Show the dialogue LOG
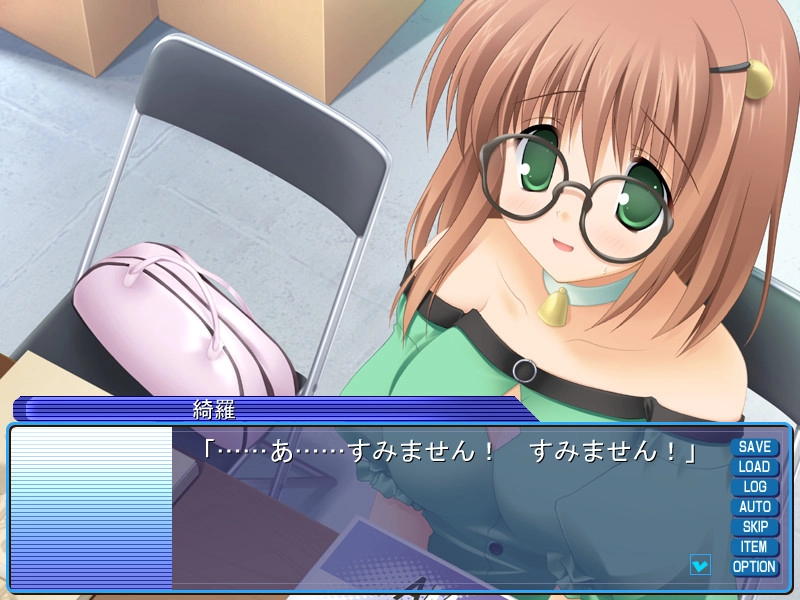Screen dimensions: 800x600 pos(754,487)
